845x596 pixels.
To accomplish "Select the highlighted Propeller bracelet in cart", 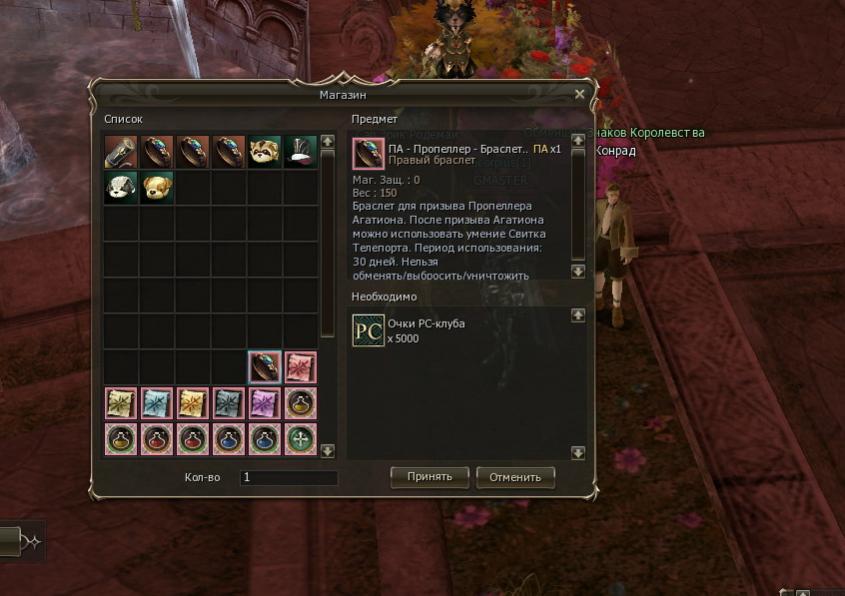I will click(x=265, y=367).
